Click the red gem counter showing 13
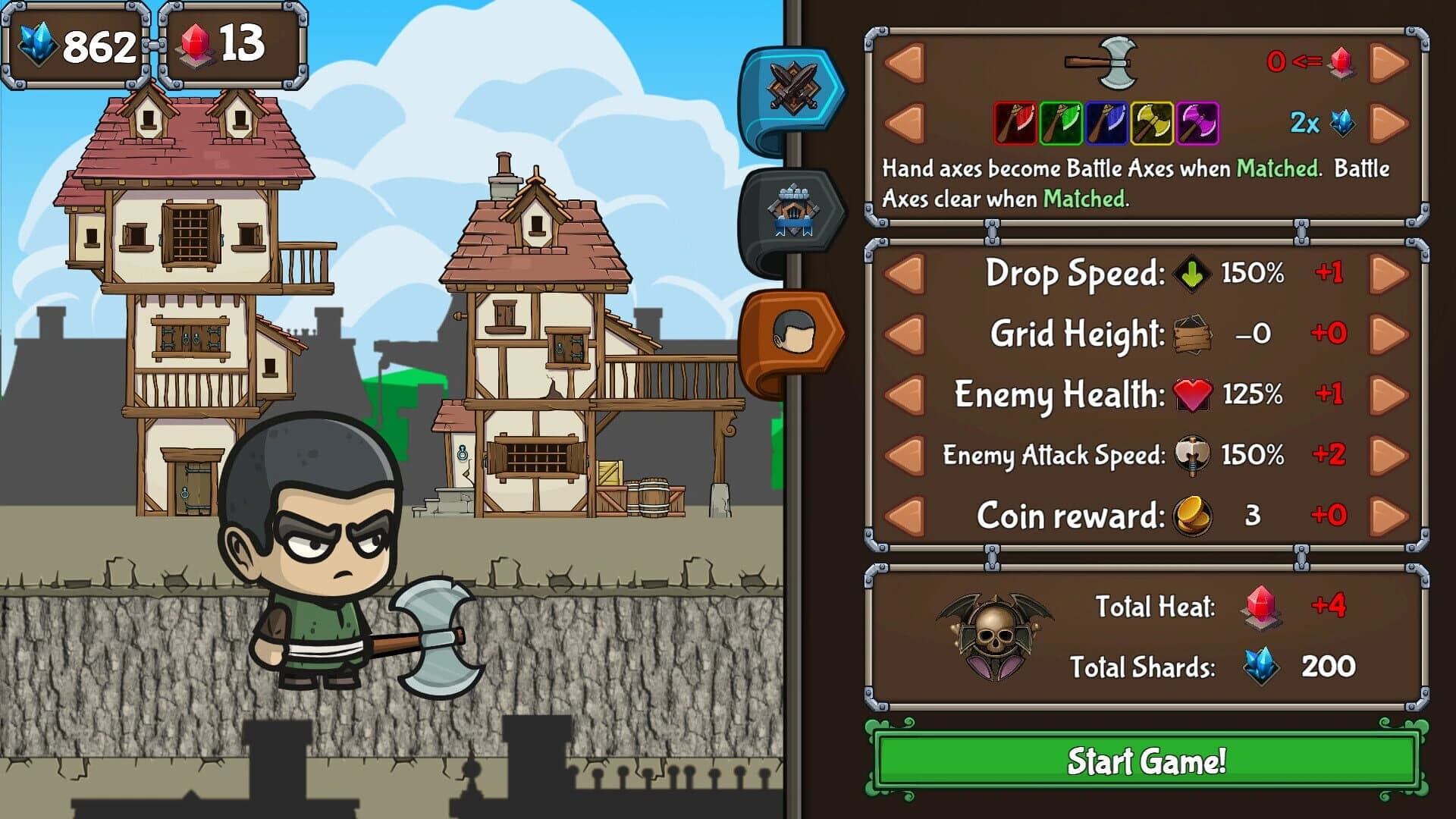Image resolution: width=1456 pixels, height=819 pixels. (219, 45)
